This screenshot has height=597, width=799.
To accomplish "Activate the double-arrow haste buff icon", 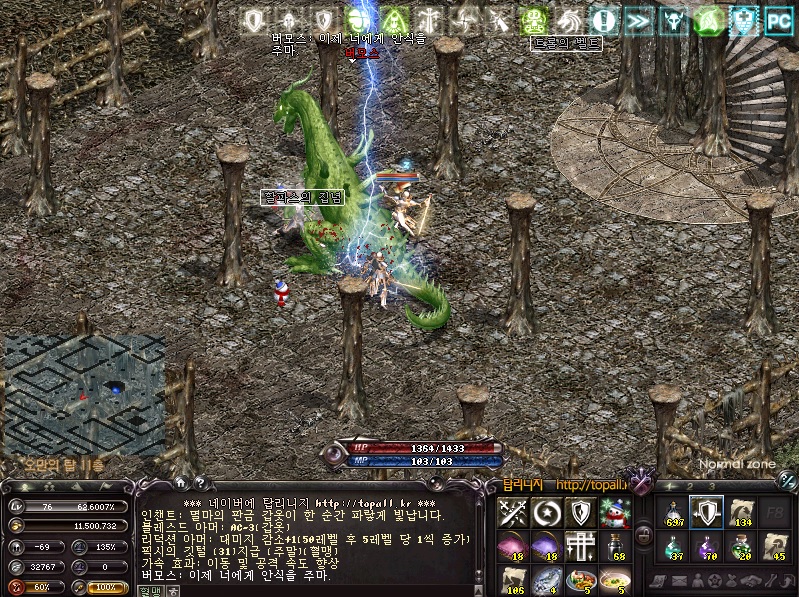I will 640,20.
